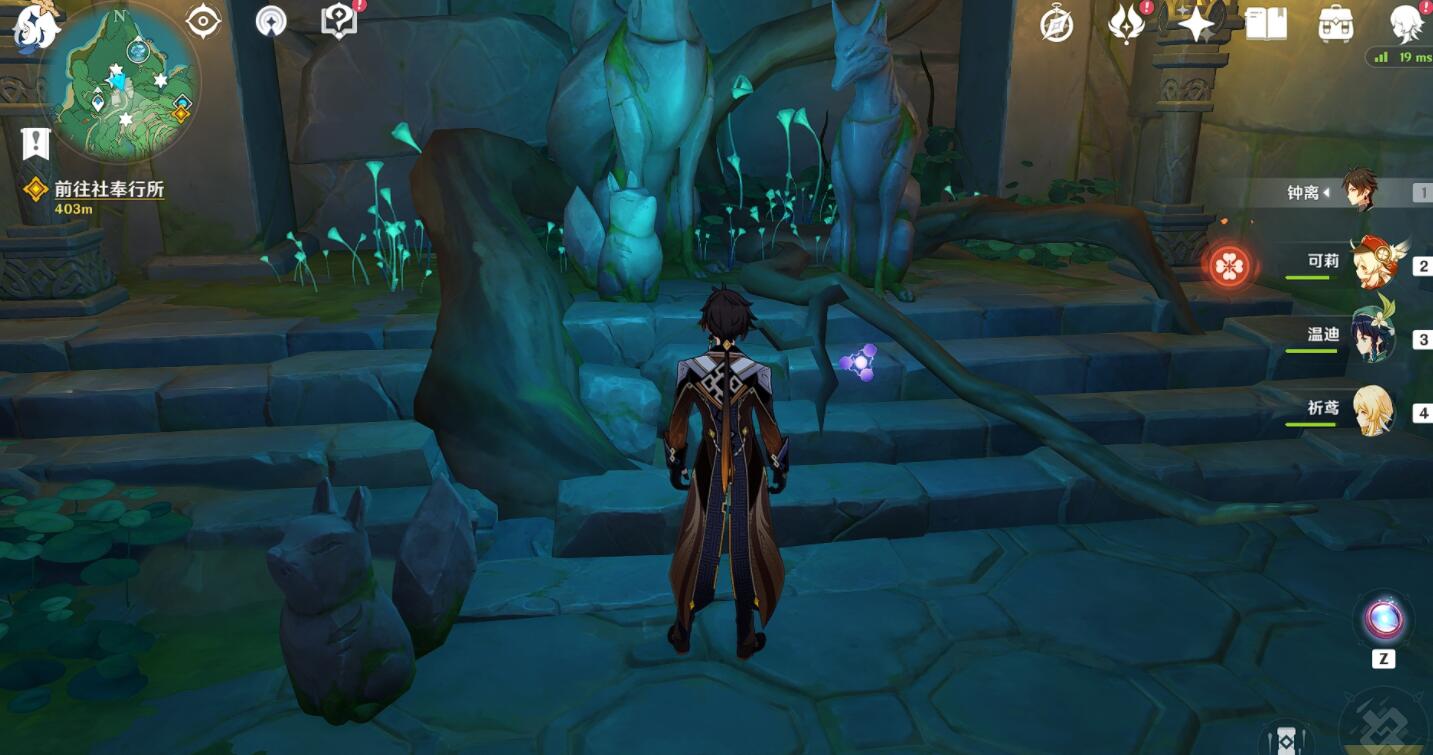Image resolution: width=1433 pixels, height=755 pixels.
Task: Open the four-point star wish icon
Action: click(x=1196, y=24)
